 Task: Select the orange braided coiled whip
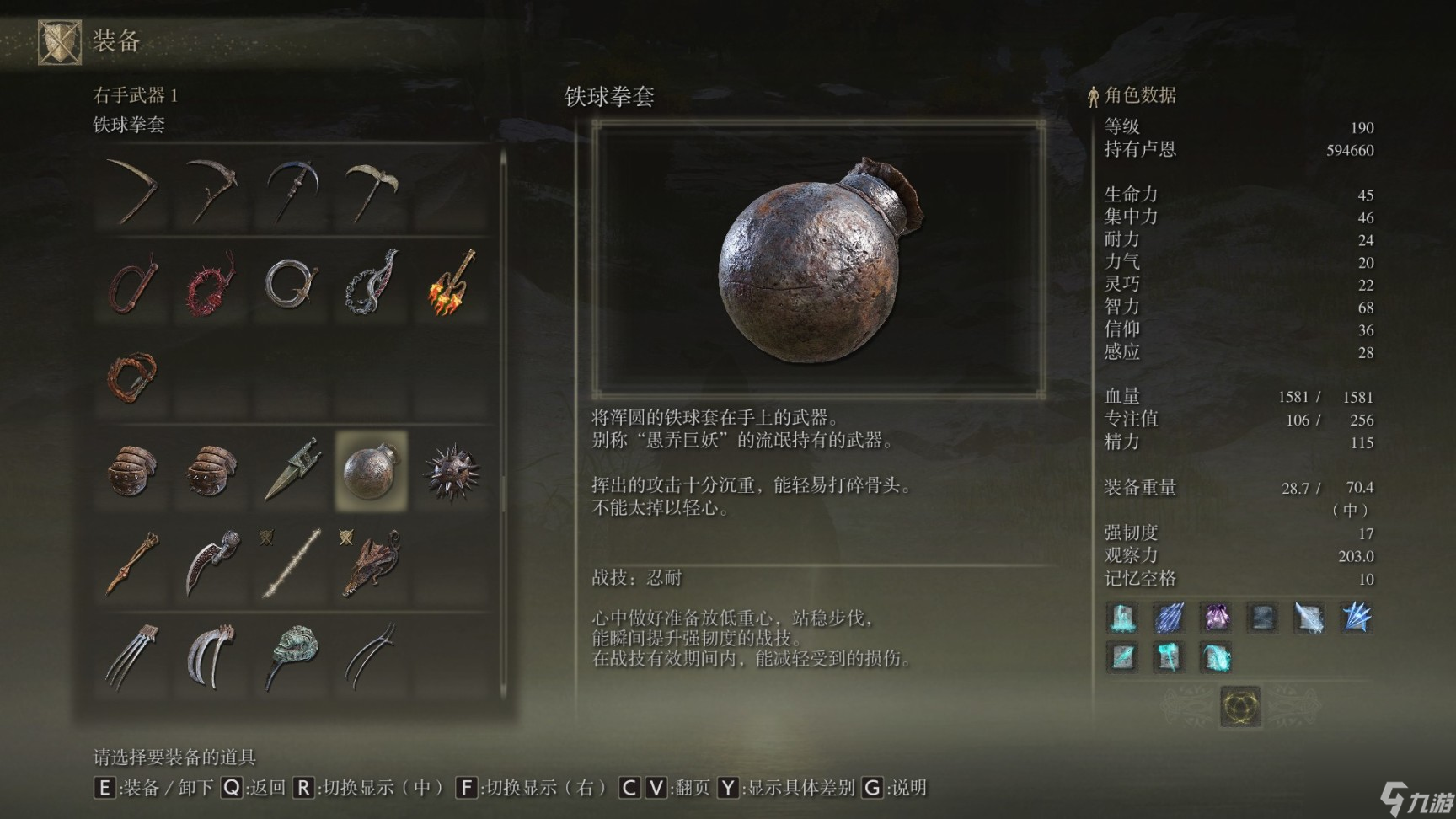132,376
